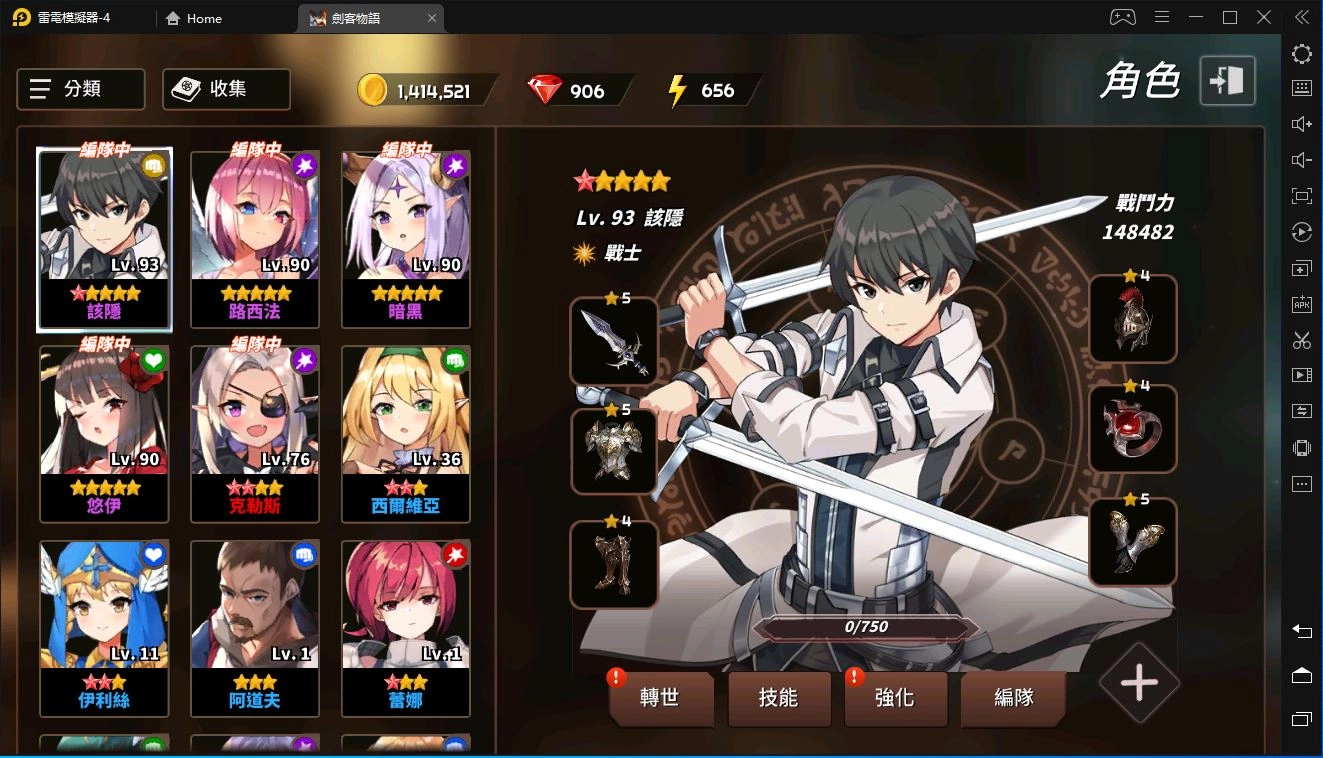Exit character screen via door icon
Screen dimensions: 1323x758
[1227, 80]
